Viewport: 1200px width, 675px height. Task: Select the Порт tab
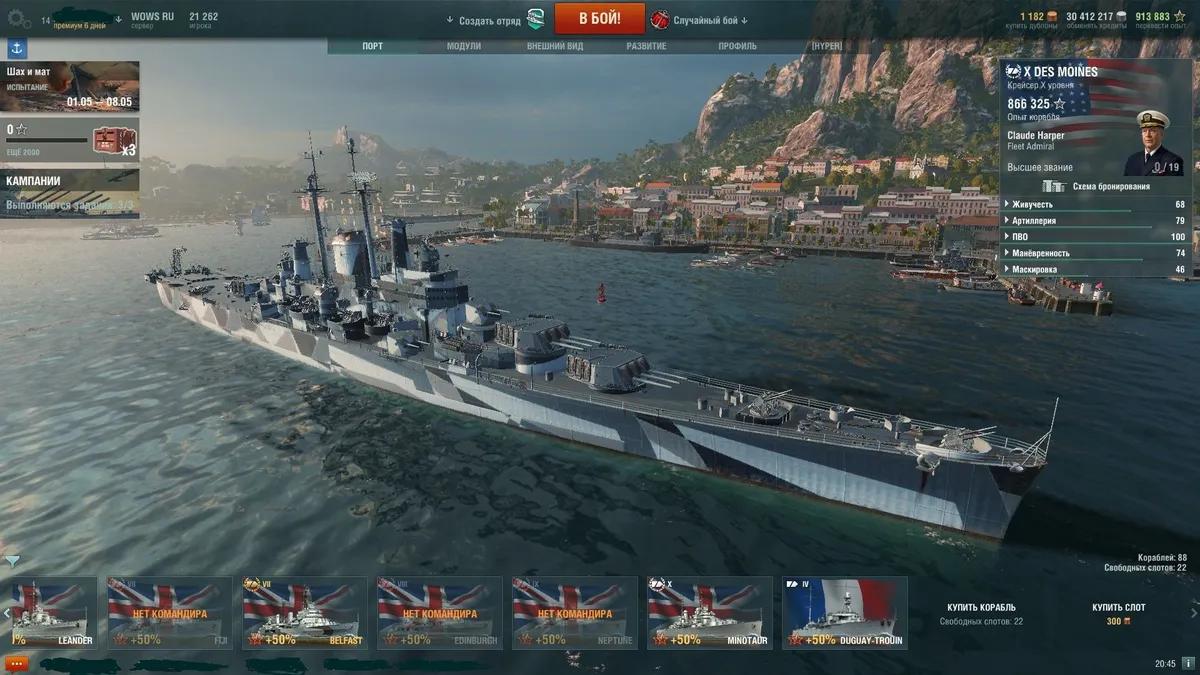[x=372, y=46]
